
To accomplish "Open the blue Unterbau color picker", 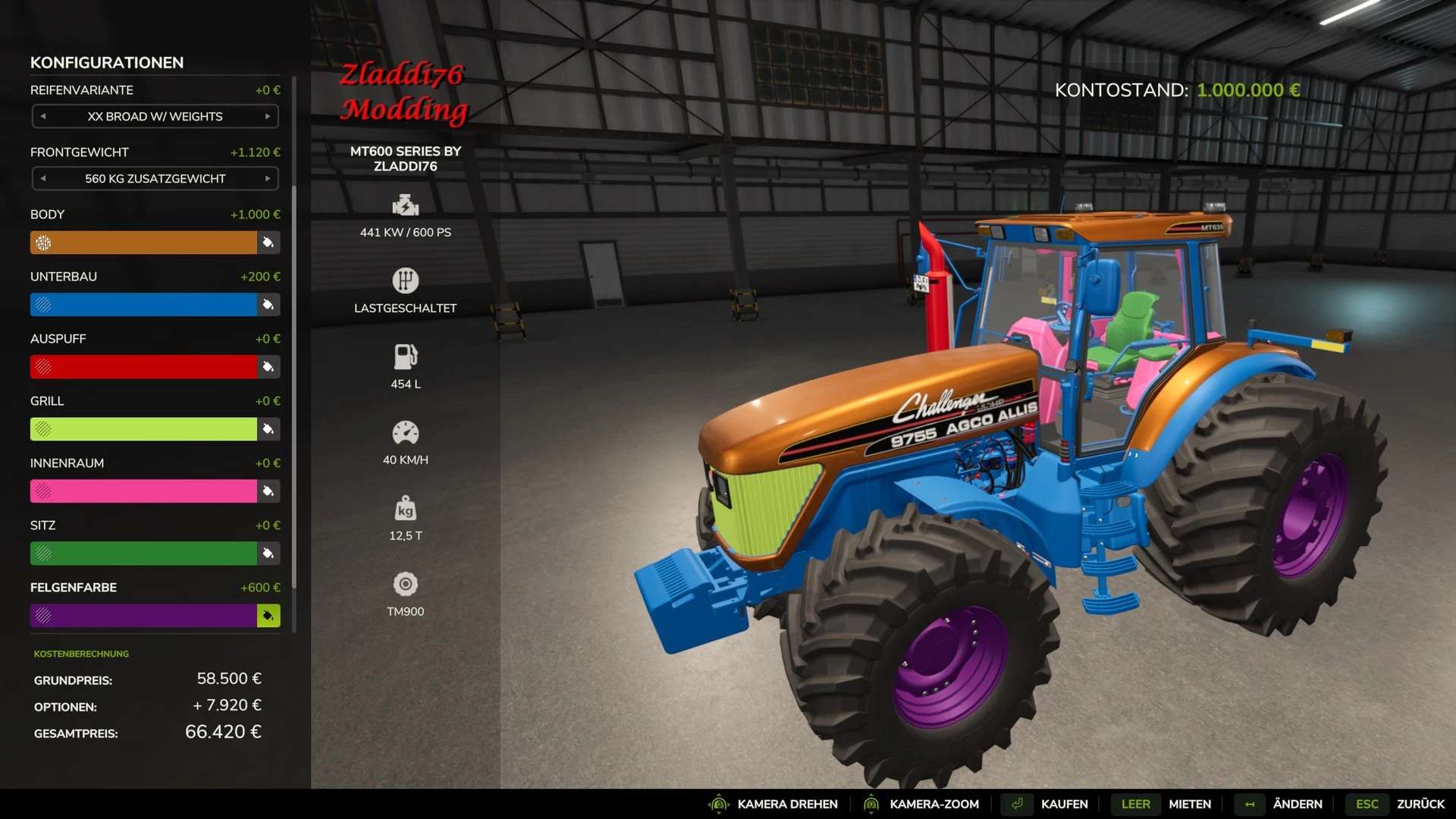I will 268,305.
